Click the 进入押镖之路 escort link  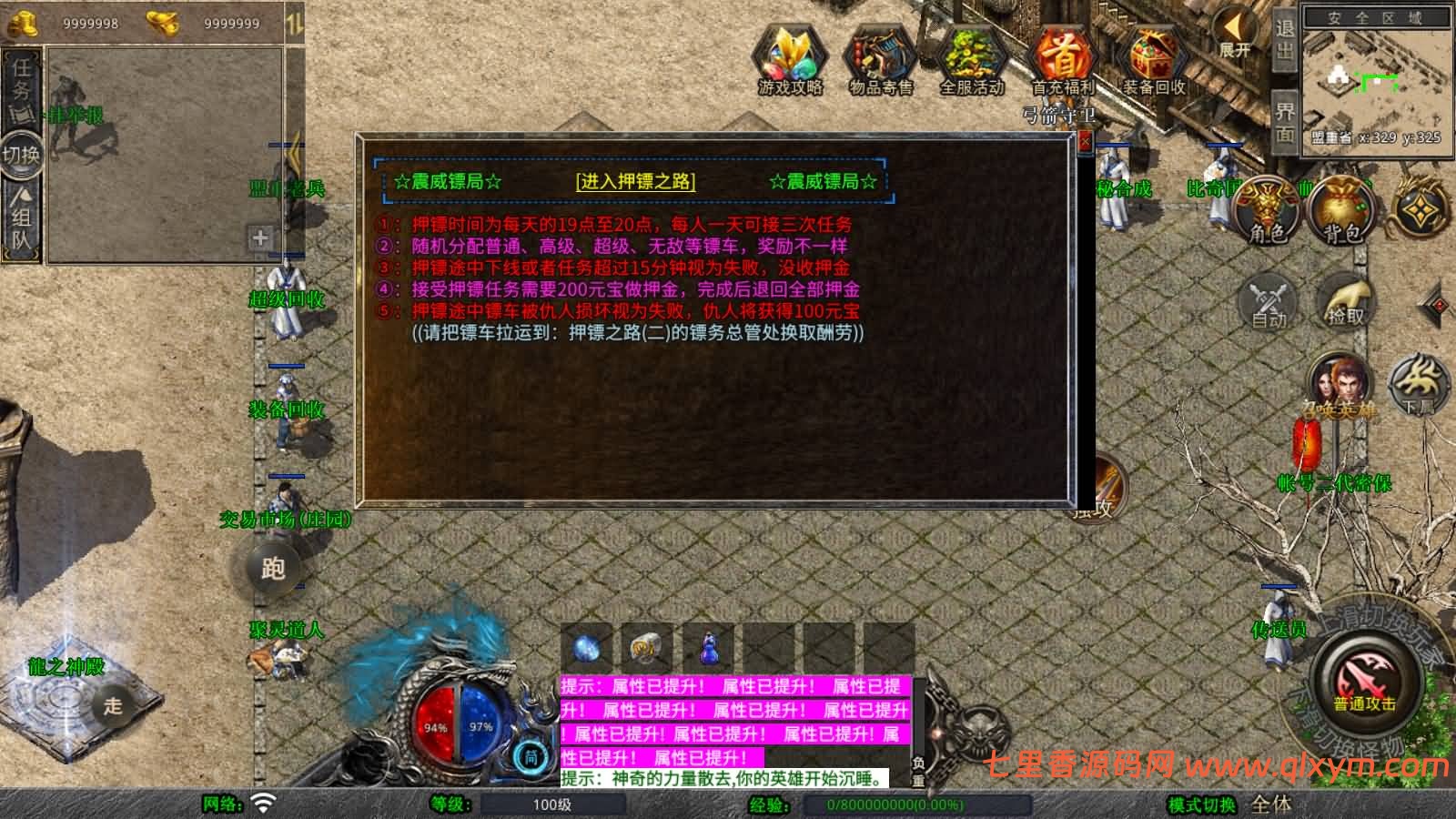[634, 181]
